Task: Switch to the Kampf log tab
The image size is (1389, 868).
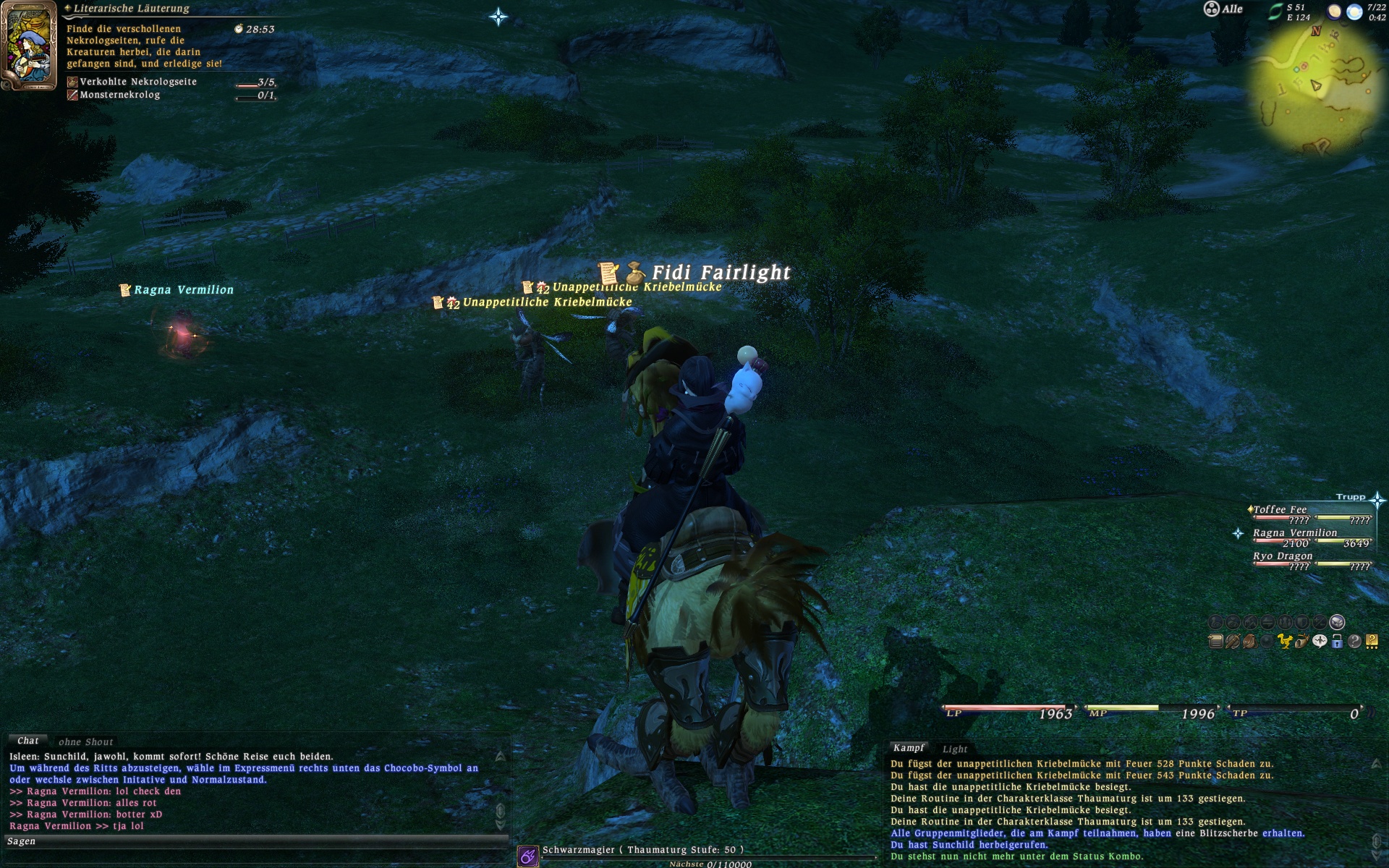Action: point(908,748)
